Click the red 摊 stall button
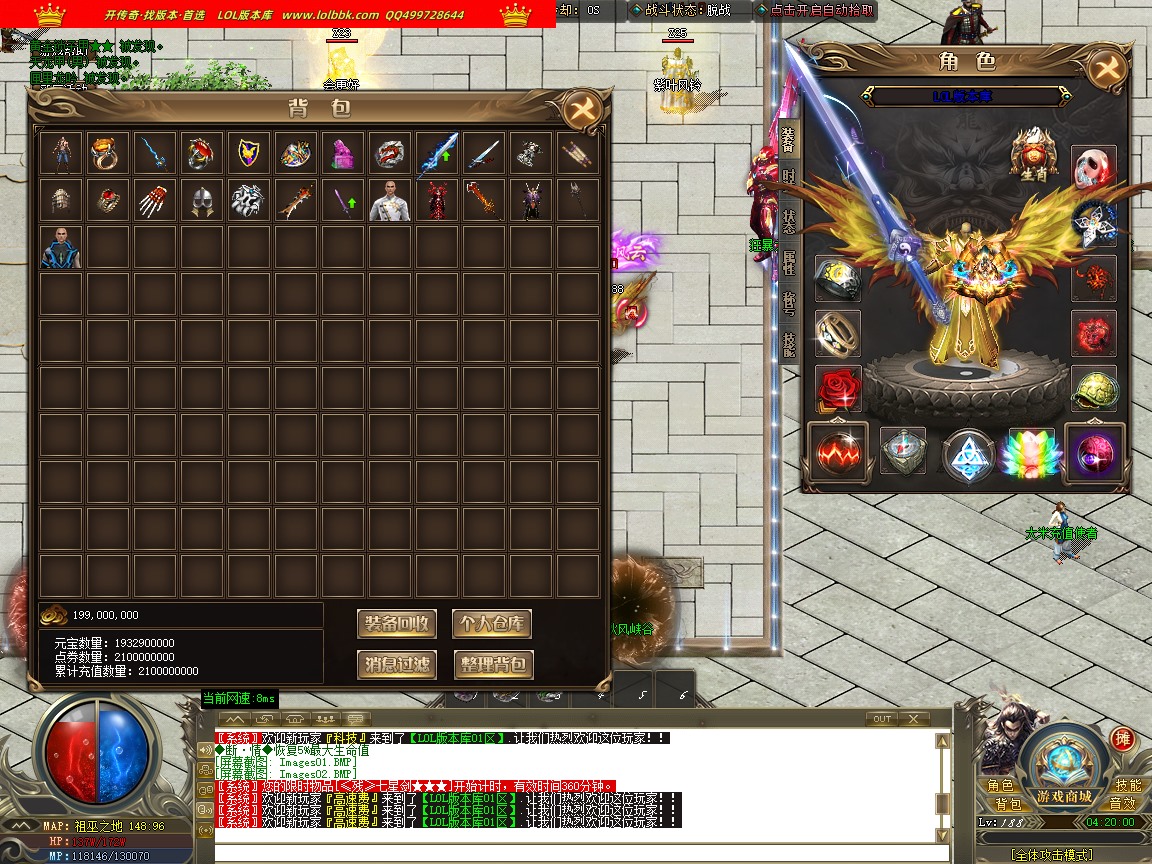The height and width of the screenshot is (864, 1152). pyautogui.click(x=1122, y=739)
